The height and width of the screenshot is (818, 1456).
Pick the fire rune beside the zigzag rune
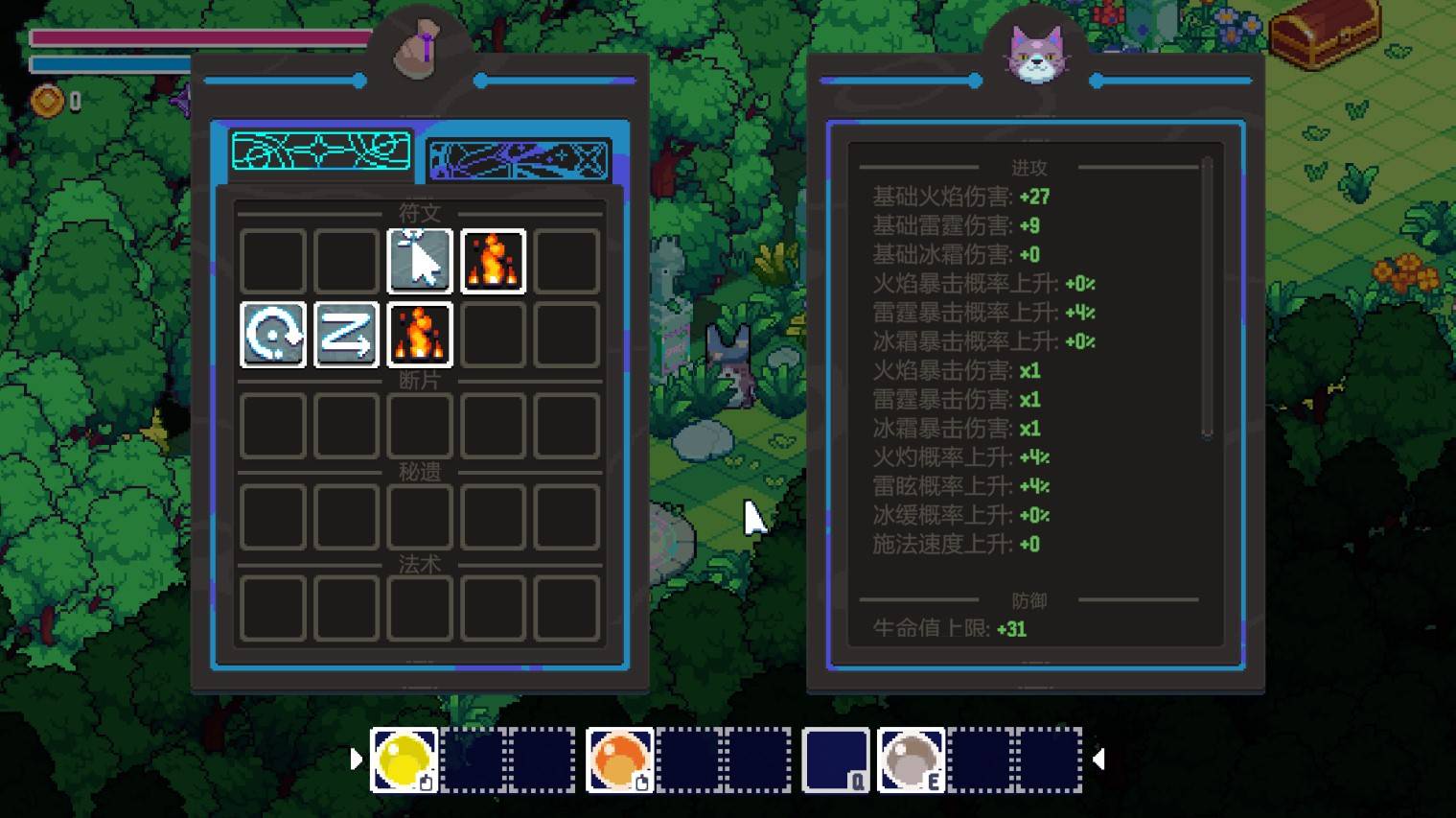(x=420, y=335)
